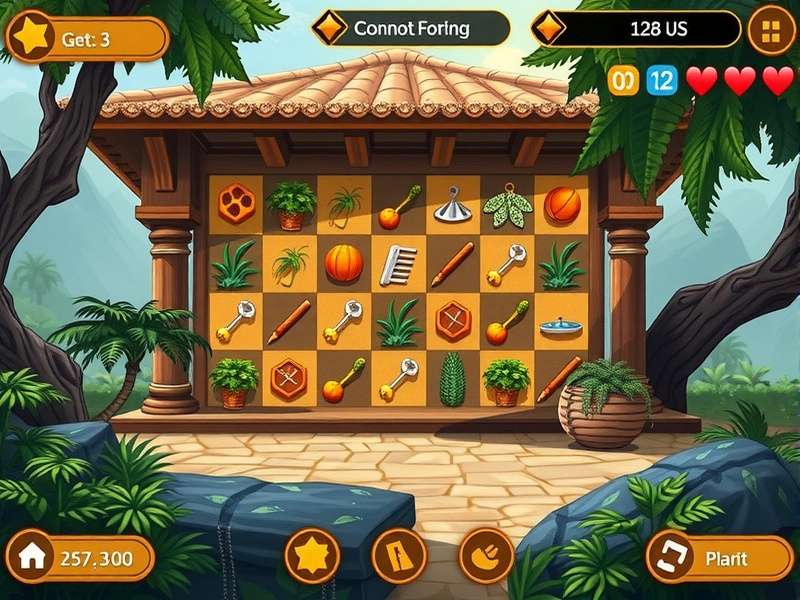Click the round pencil-card icon button
800x600 pixels.
coord(399,555)
